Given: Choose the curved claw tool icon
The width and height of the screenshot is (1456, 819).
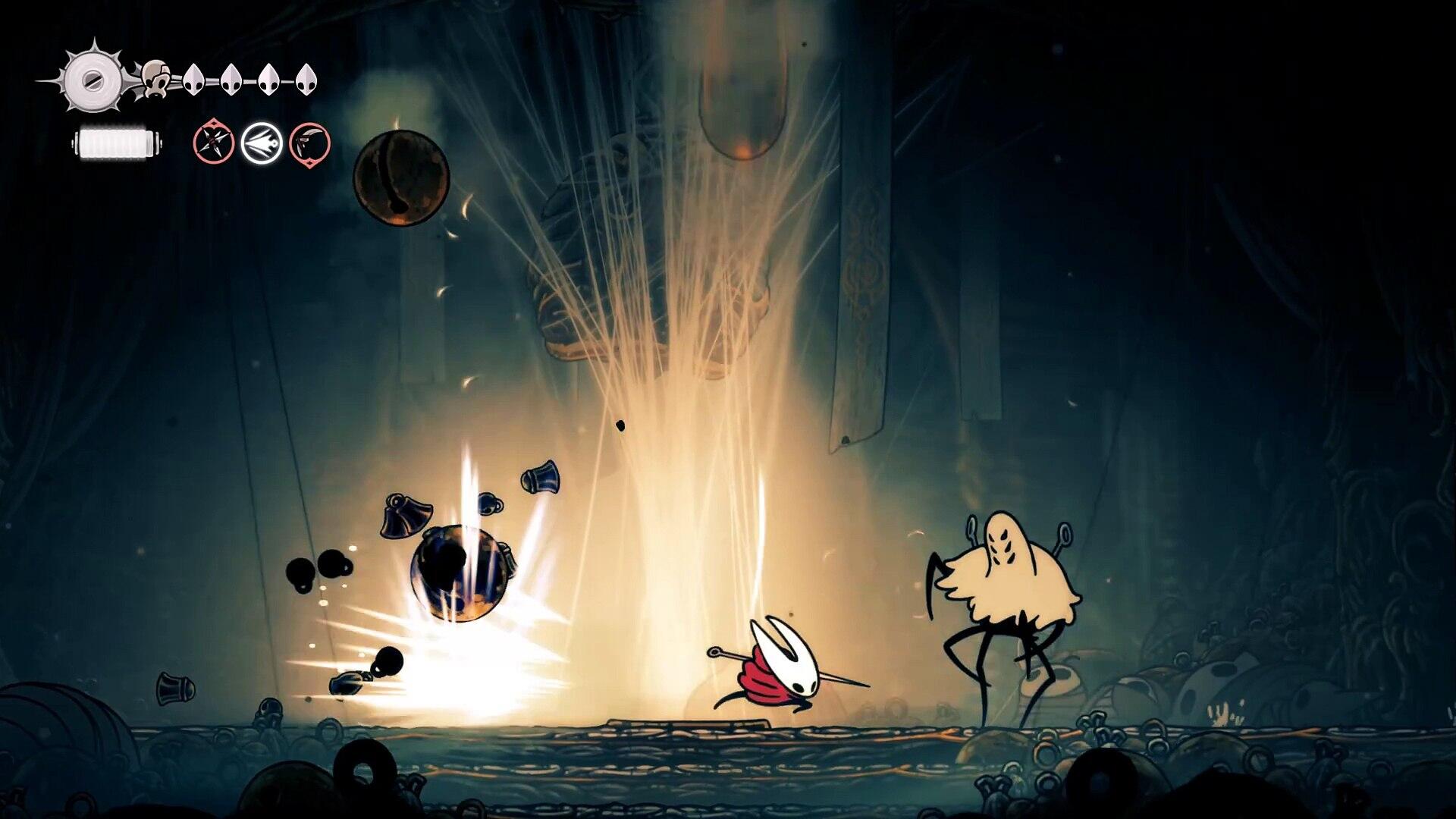Looking at the screenshot, I should [309, 143].
